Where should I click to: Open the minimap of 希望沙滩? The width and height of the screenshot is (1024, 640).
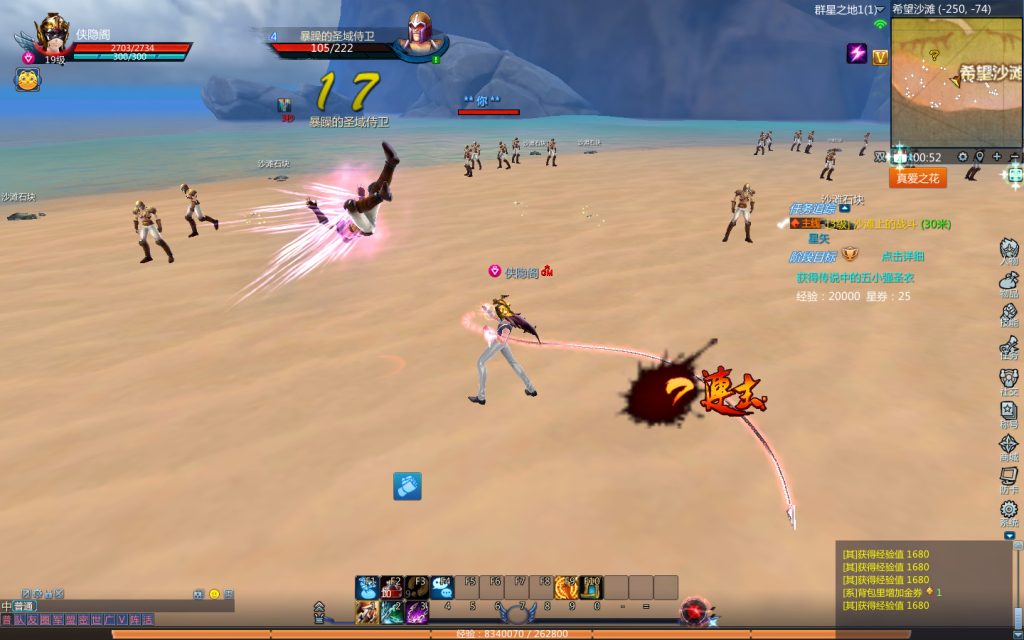pos(956,82)
